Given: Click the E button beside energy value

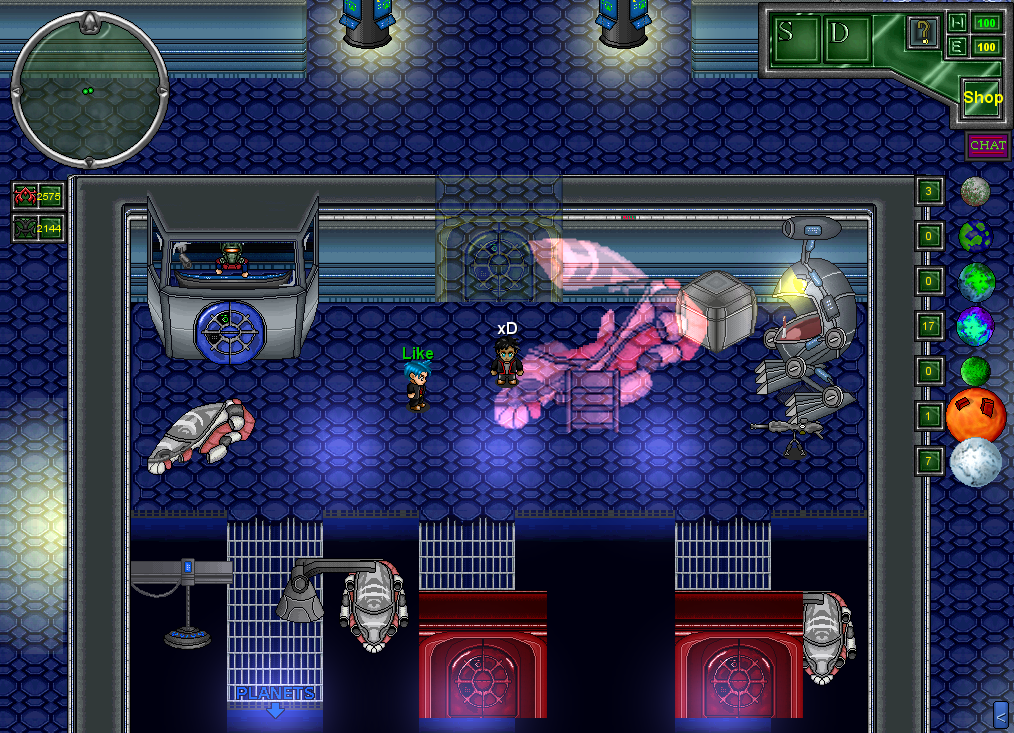Looking at the screenshot, I should point(957,46).
